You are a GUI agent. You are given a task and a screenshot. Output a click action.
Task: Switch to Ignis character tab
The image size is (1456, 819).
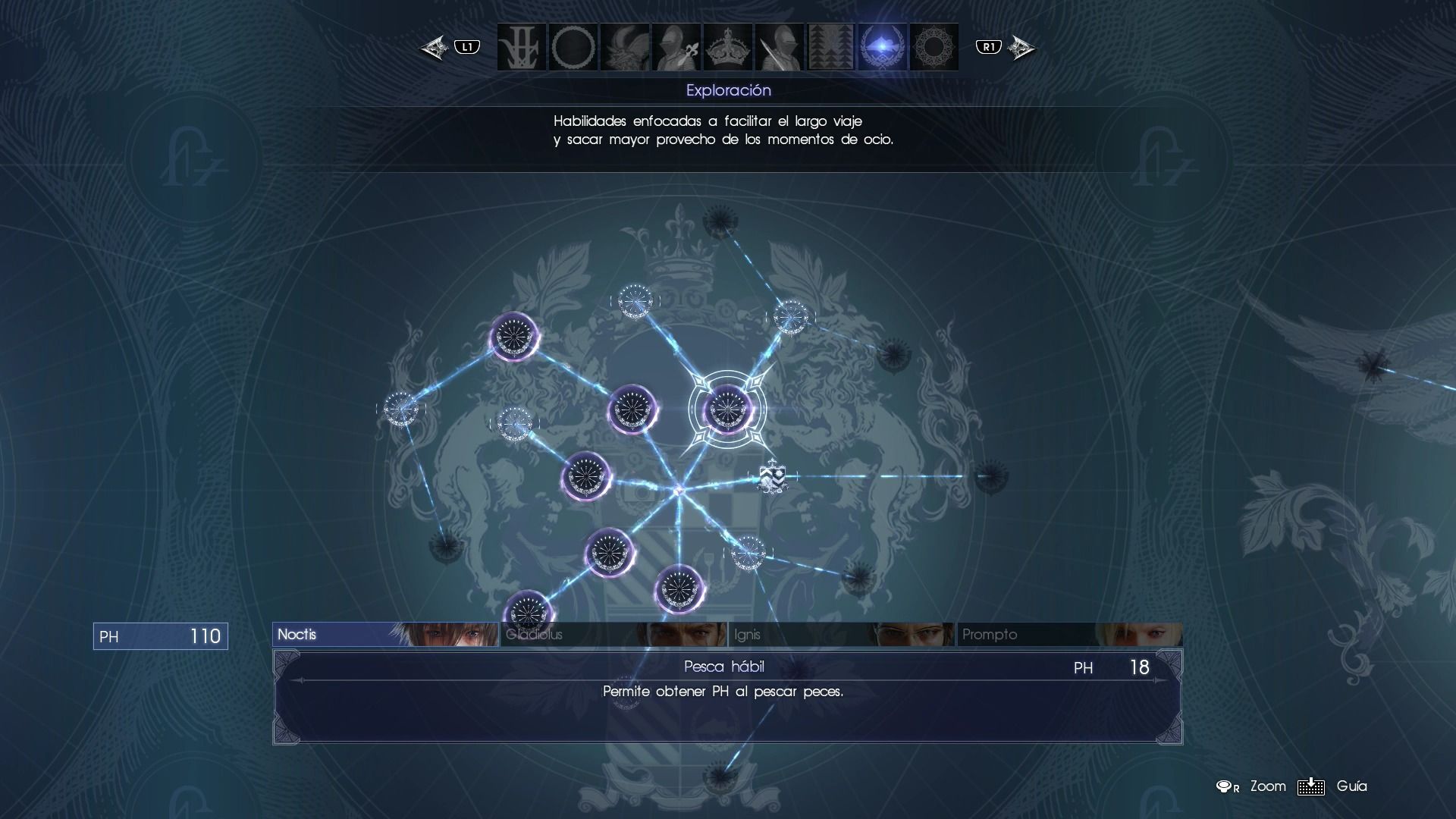[x=842, y=635]
